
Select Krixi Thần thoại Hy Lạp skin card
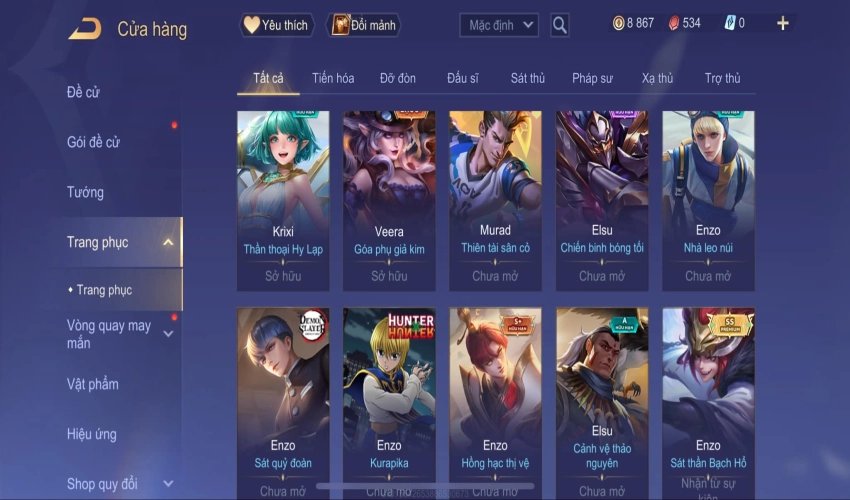coord(283,198)
